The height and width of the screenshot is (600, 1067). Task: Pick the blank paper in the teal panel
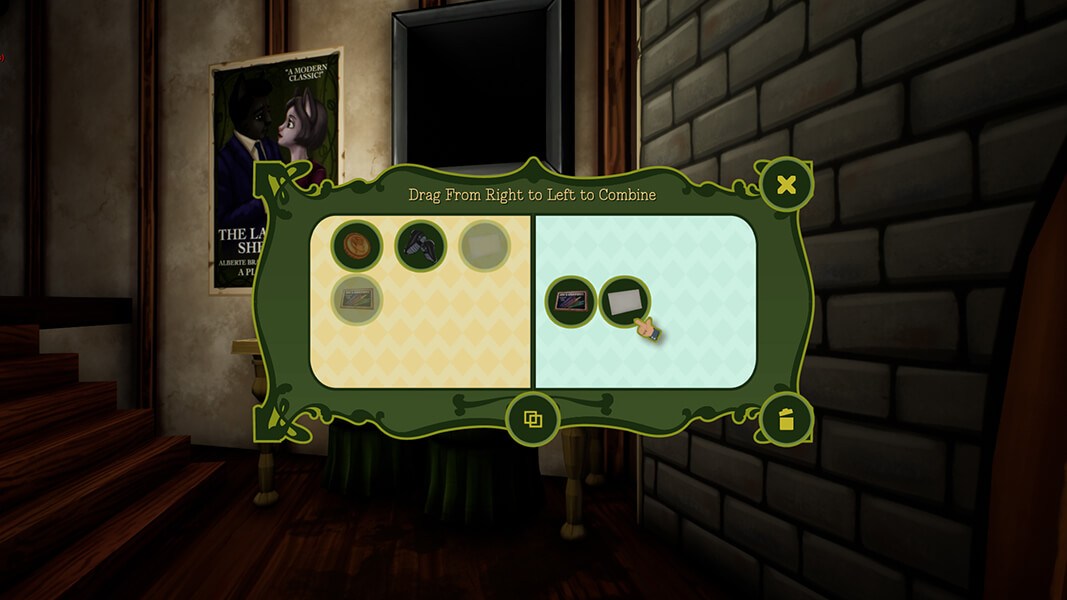[x=624, y=300]
